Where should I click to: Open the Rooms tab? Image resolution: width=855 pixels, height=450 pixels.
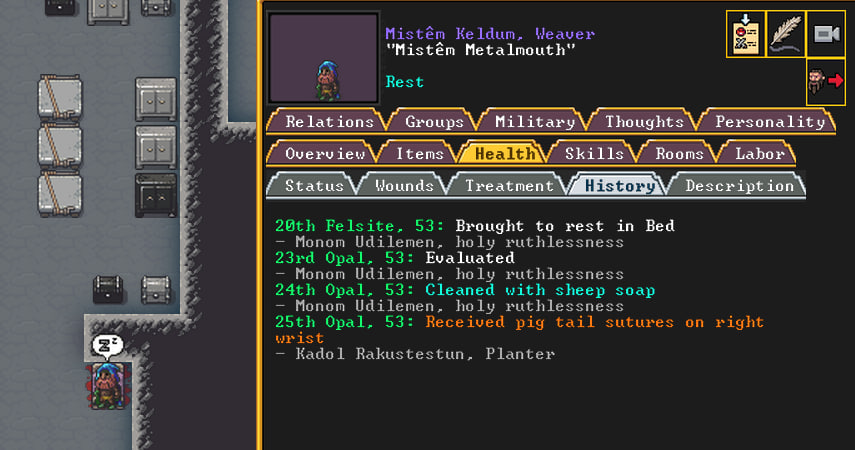tap(679, 154)
